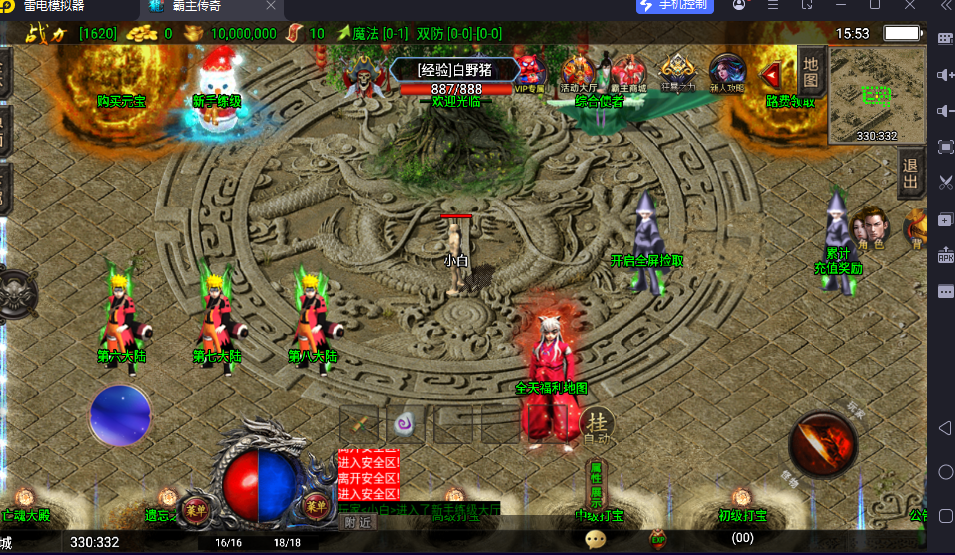955x555 pixels.
Task: Select the purple swirl item hotbar slot
Action: pos(405,423)
